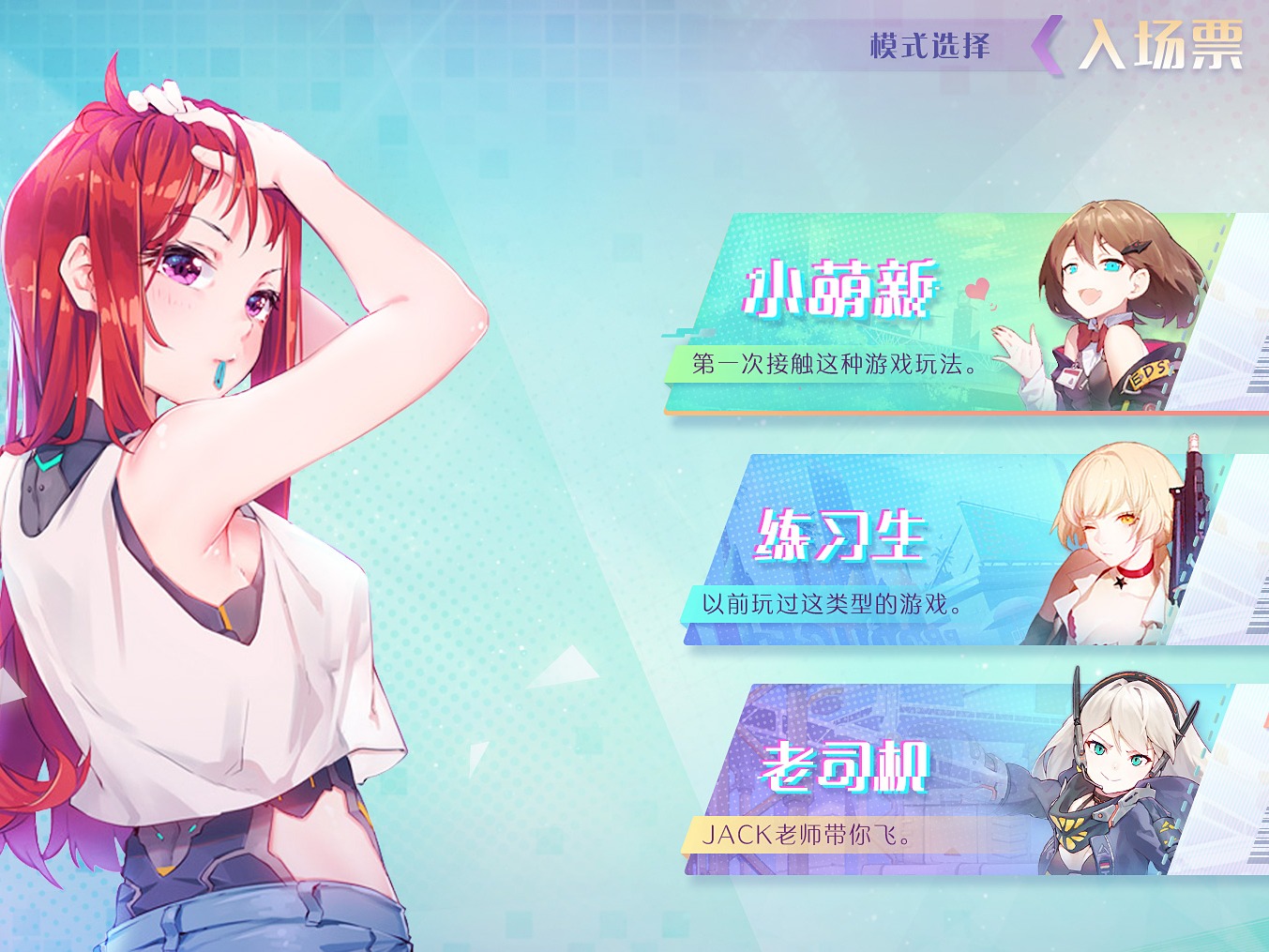Click the 入场票 title banner
1269x952 pixels.
1163,41
